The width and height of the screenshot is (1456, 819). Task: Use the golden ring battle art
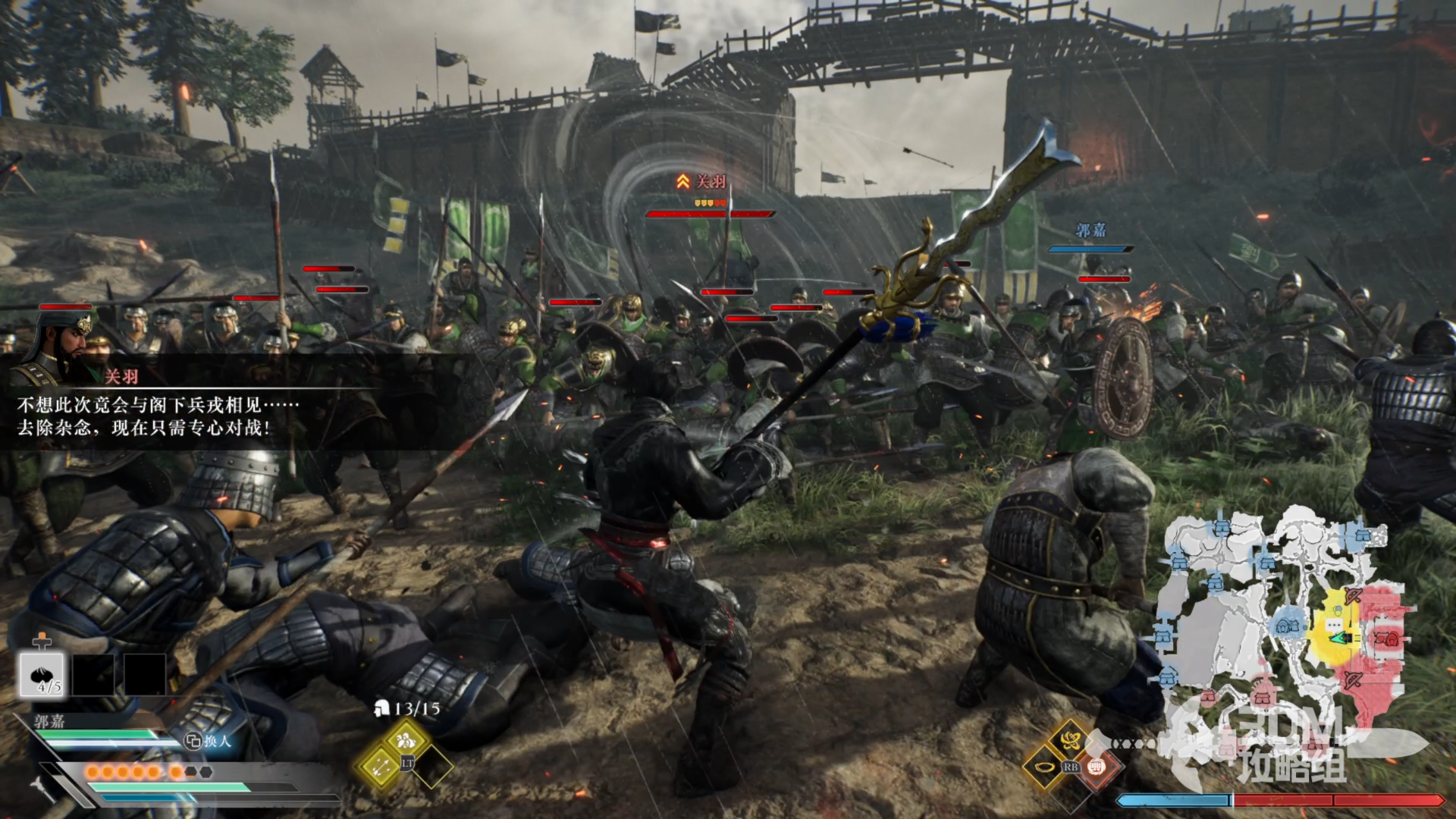tap(1044, 767)
